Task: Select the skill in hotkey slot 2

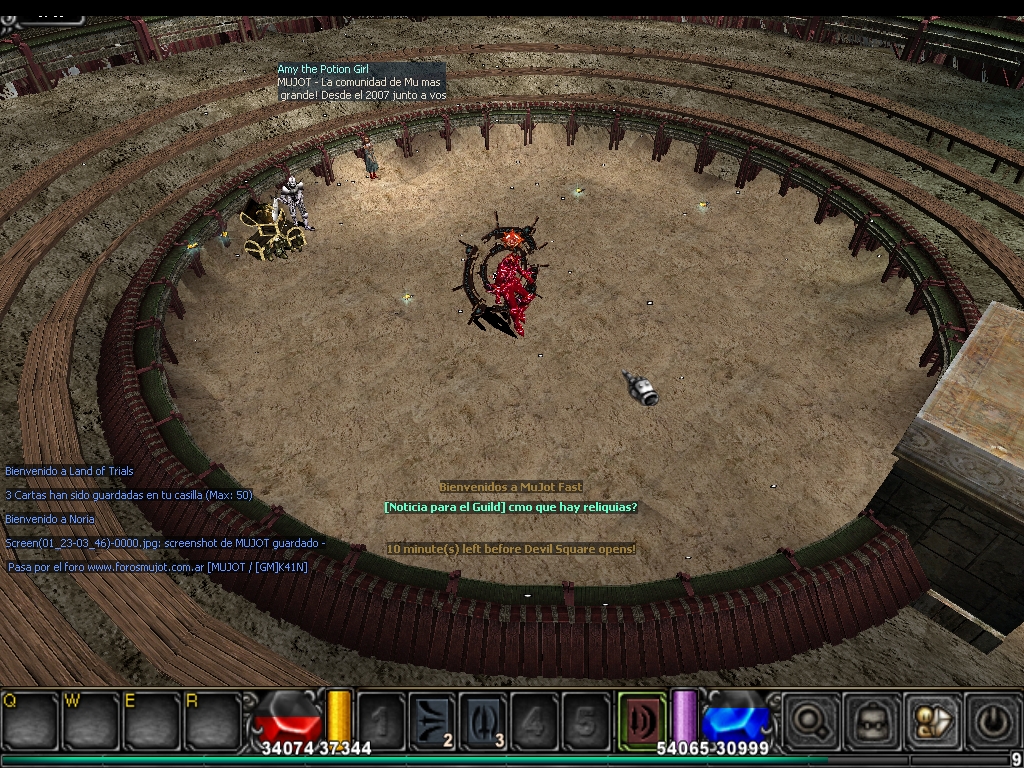Action: coord(432,720)
